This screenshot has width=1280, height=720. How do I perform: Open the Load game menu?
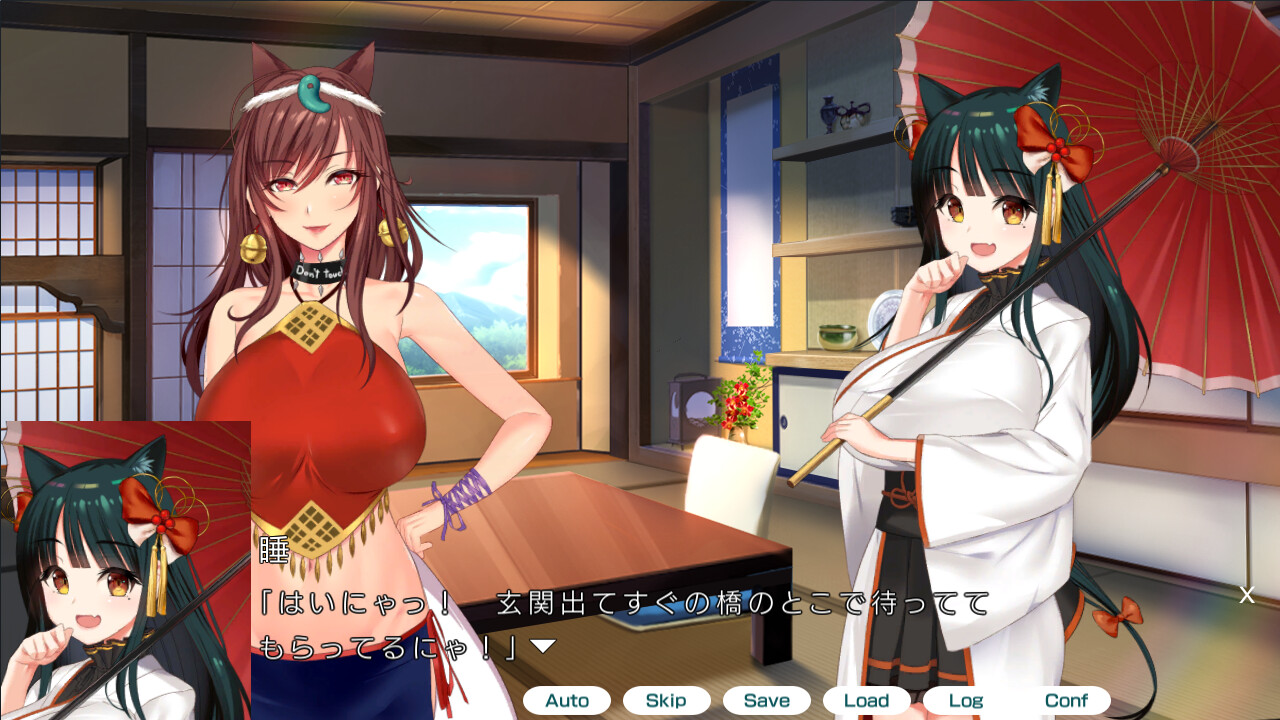[x=866, y=700]
